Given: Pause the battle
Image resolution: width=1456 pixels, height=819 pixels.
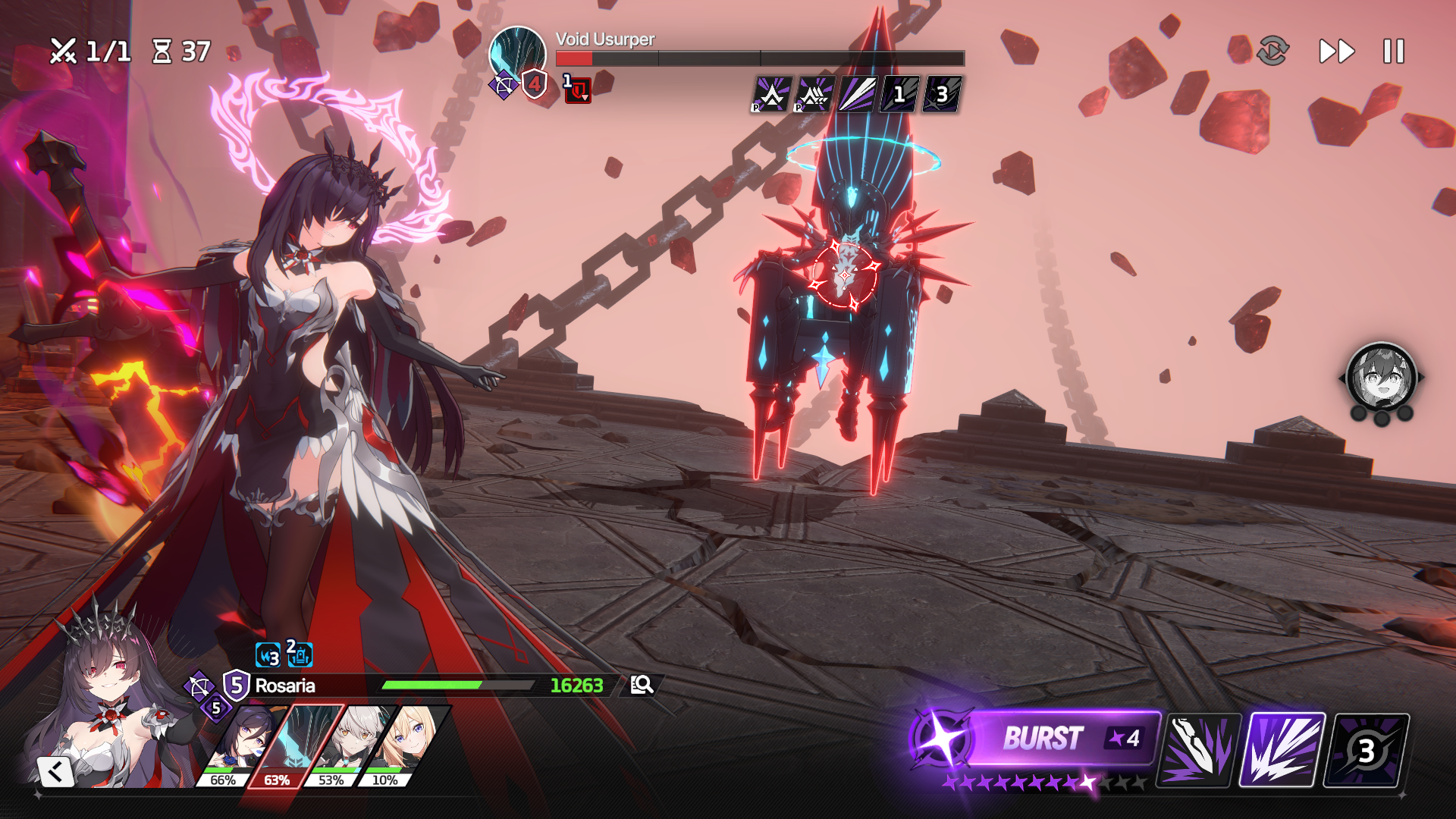Looking at the screenshot, I should tap(1393, 52).
